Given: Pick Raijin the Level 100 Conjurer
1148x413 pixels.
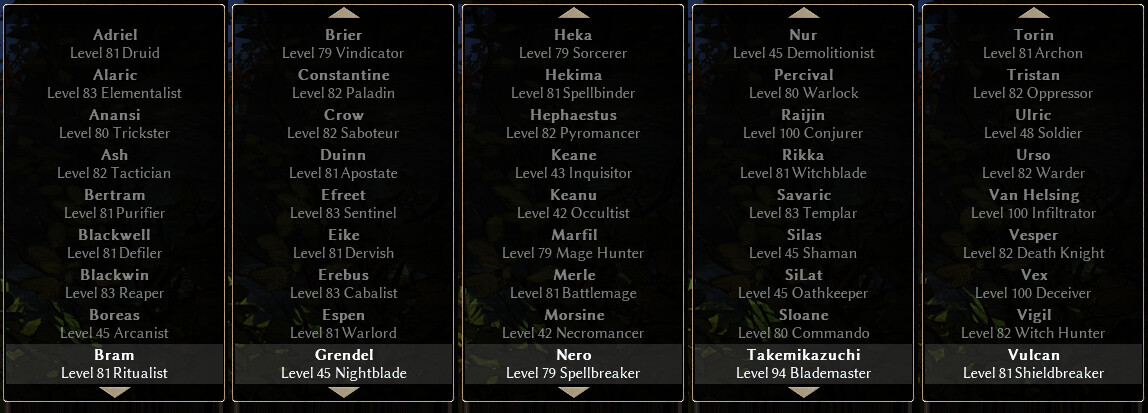Looking at the screenshot, I should [x=803, y=124].
